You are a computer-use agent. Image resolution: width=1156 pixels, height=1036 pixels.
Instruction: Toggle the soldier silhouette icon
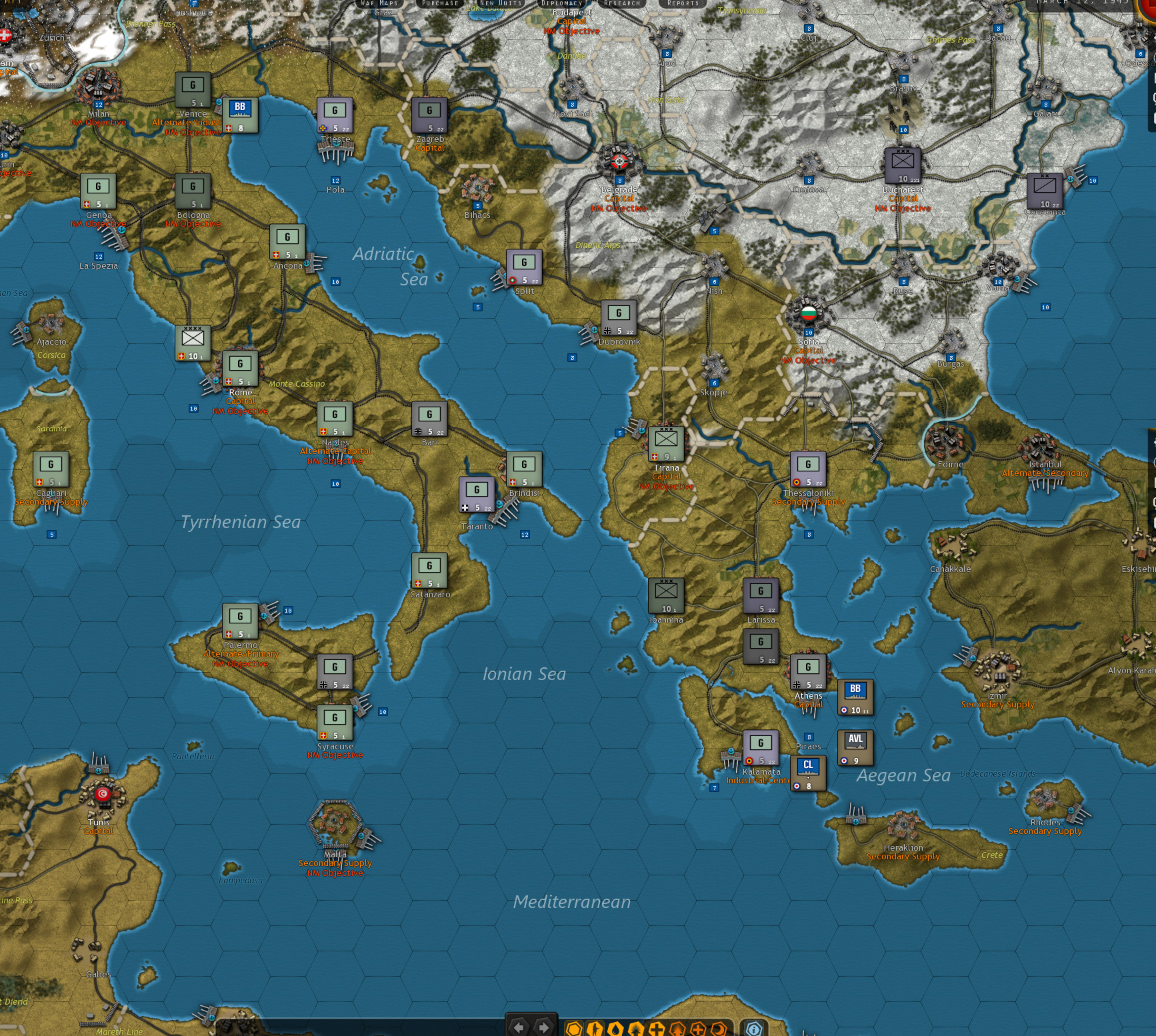click(594, 1029)
